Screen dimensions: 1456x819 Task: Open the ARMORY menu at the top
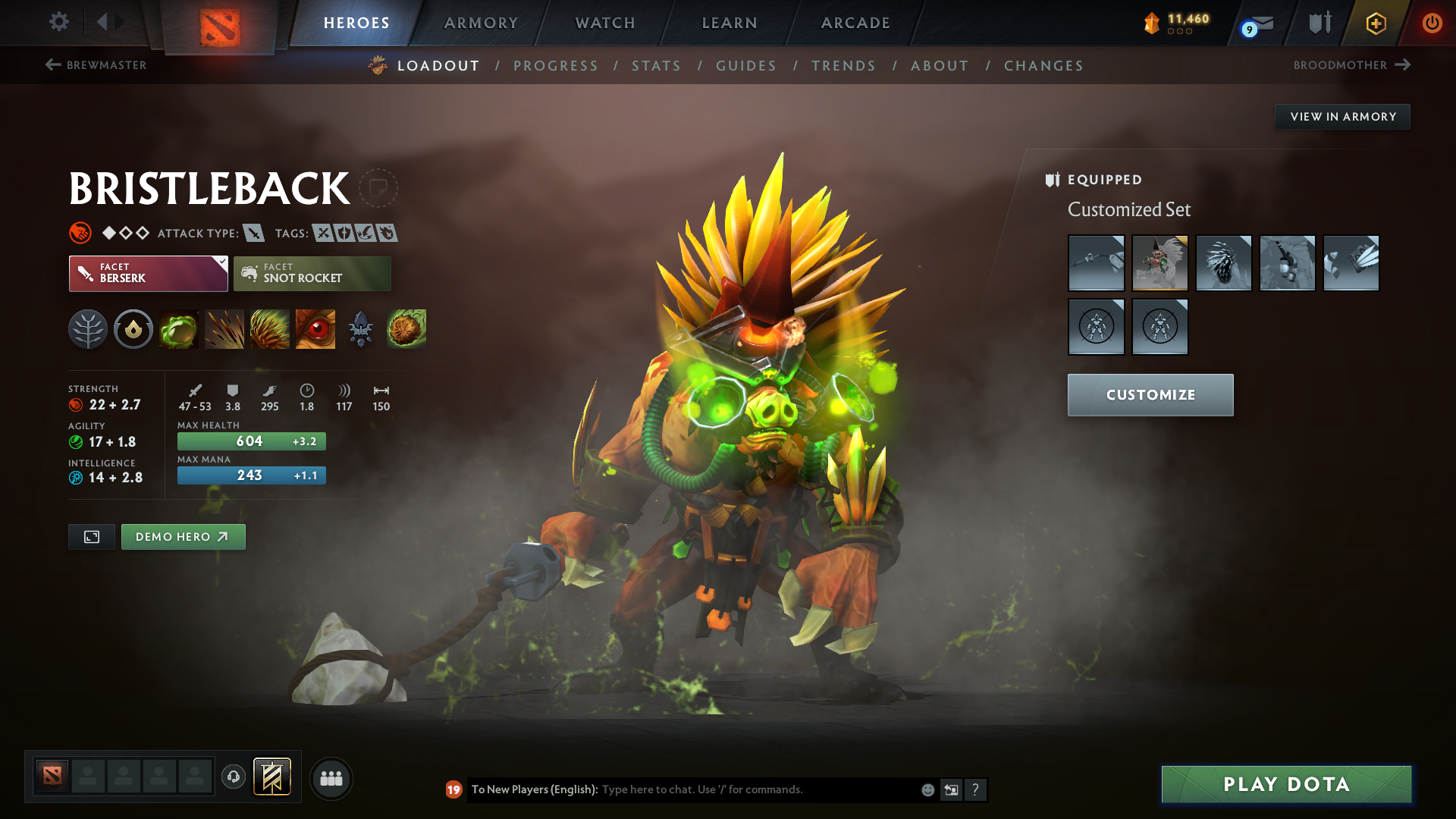481,23
